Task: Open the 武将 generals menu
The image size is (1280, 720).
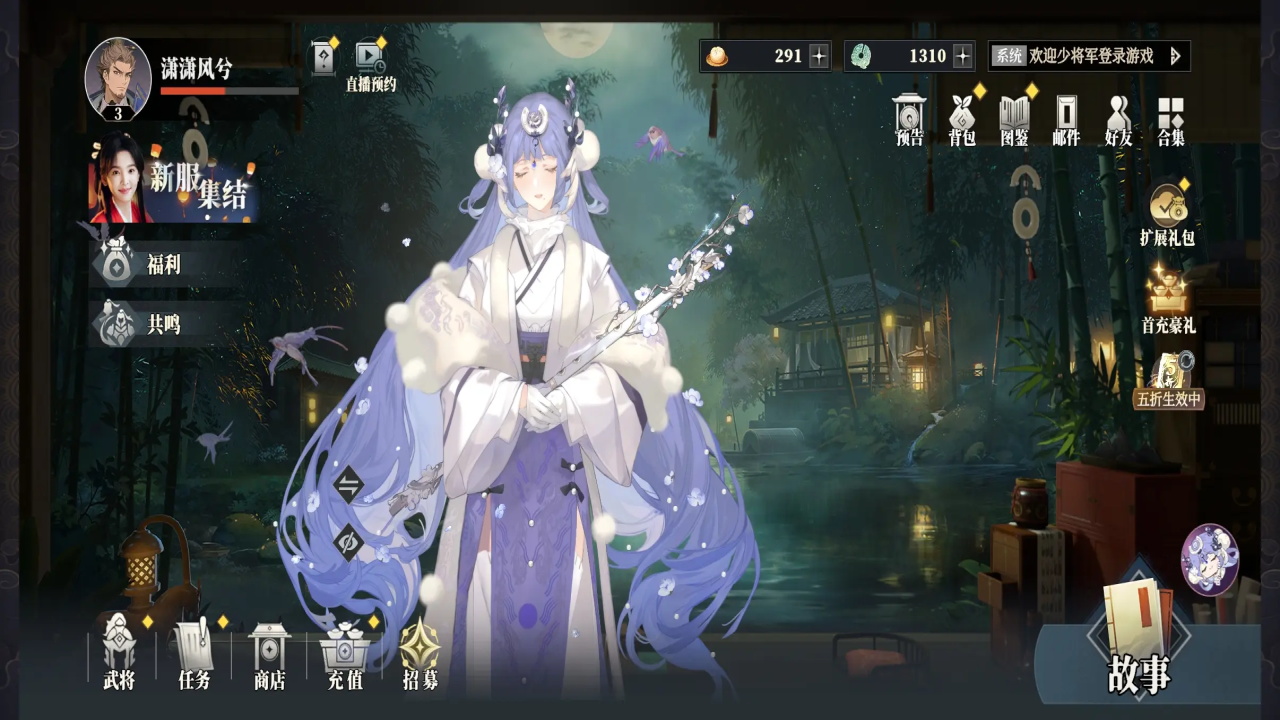Action: point(119,652)
